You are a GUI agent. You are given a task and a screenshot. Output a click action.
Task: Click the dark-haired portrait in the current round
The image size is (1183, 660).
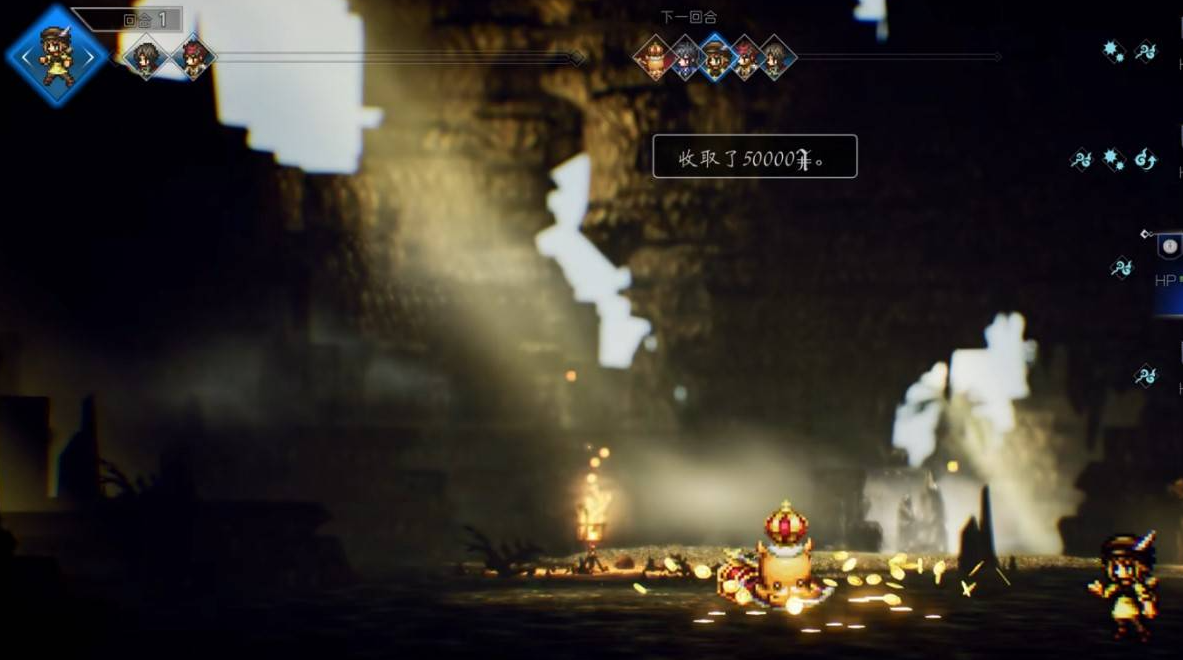click(146, 56)
